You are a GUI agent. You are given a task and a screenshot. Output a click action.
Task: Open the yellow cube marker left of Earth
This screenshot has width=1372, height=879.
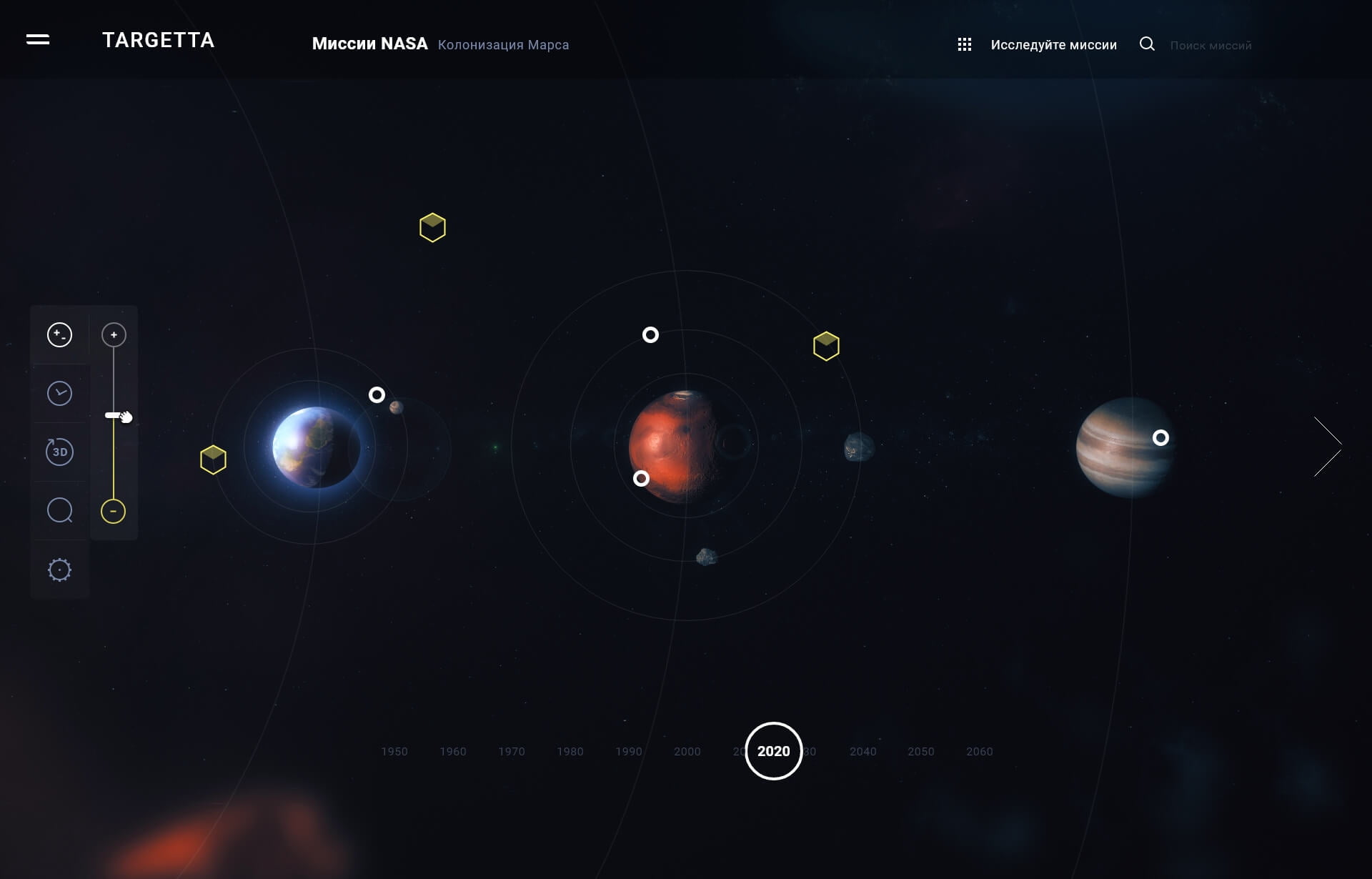coord(213,460)
